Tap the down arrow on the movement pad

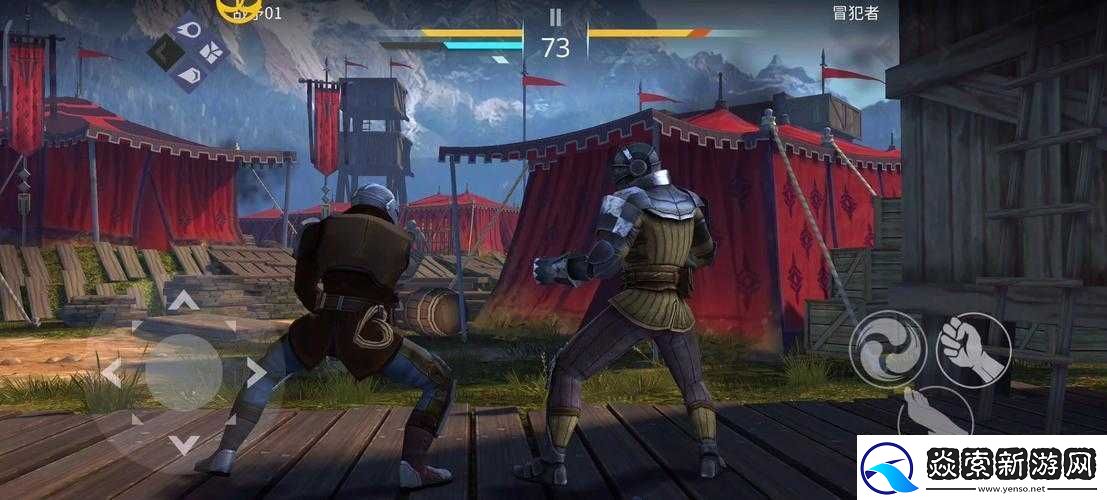182,445
